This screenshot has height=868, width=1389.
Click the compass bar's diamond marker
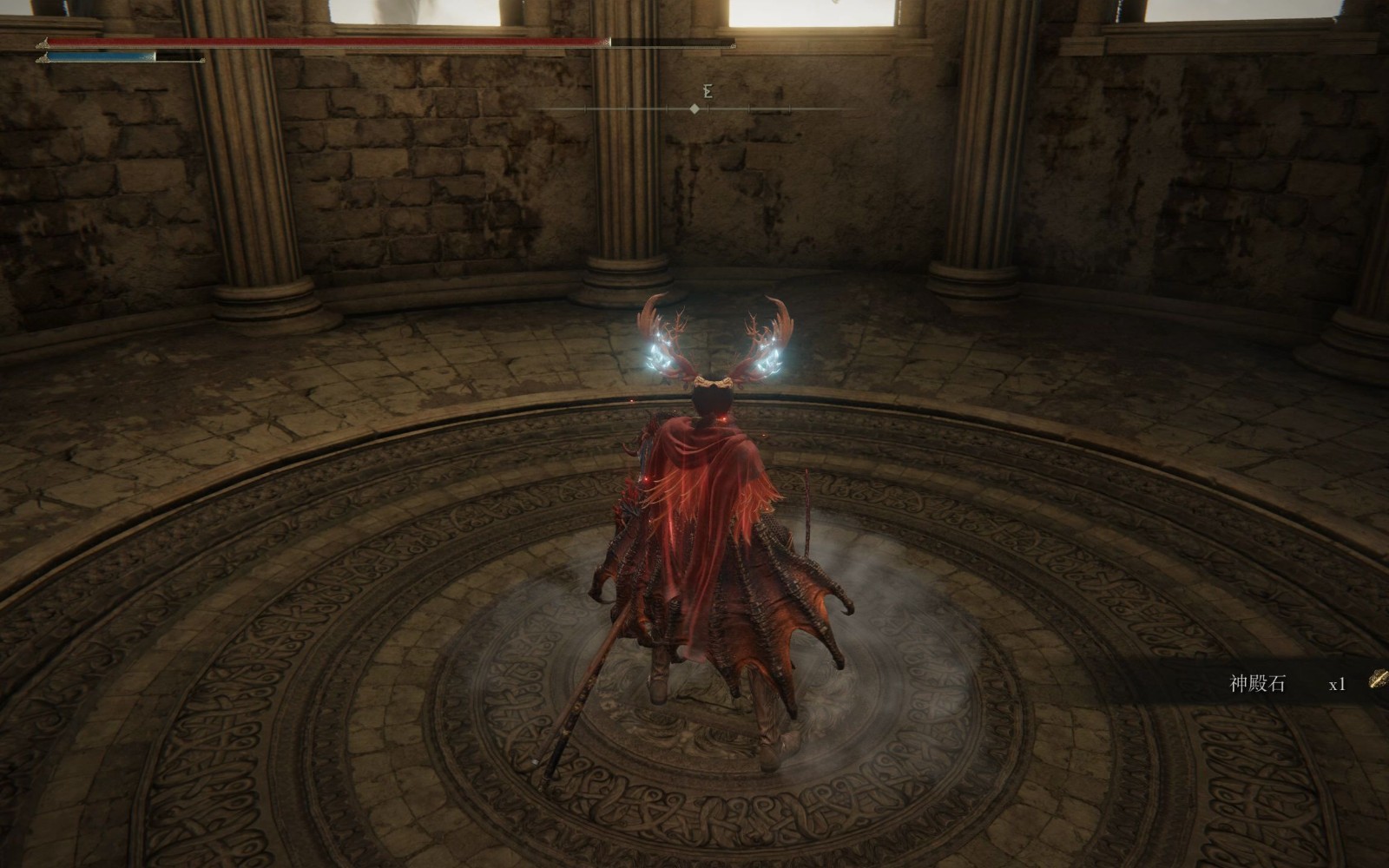click(694, 108)
